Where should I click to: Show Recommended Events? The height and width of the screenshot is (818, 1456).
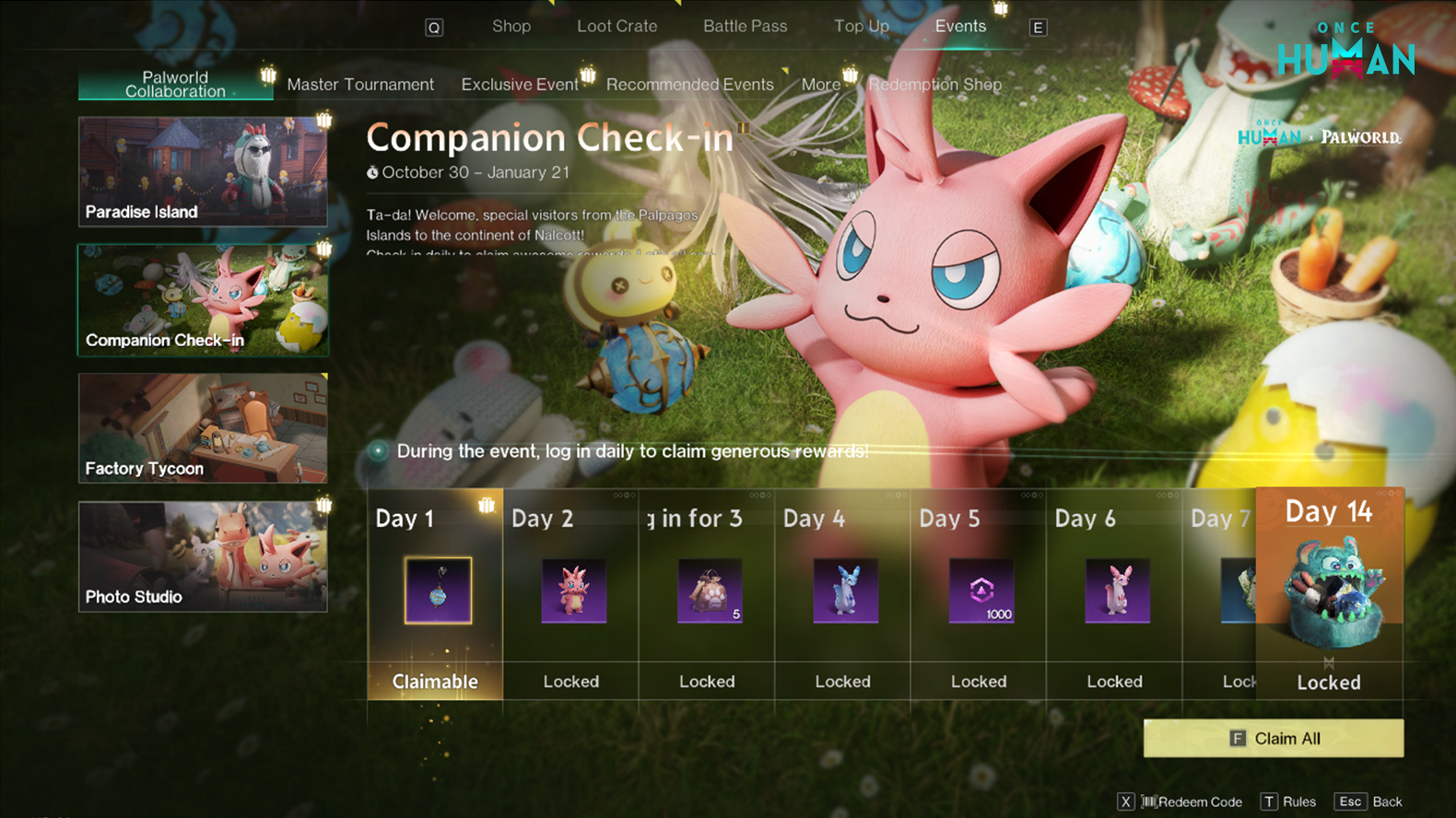coord(689,85)
